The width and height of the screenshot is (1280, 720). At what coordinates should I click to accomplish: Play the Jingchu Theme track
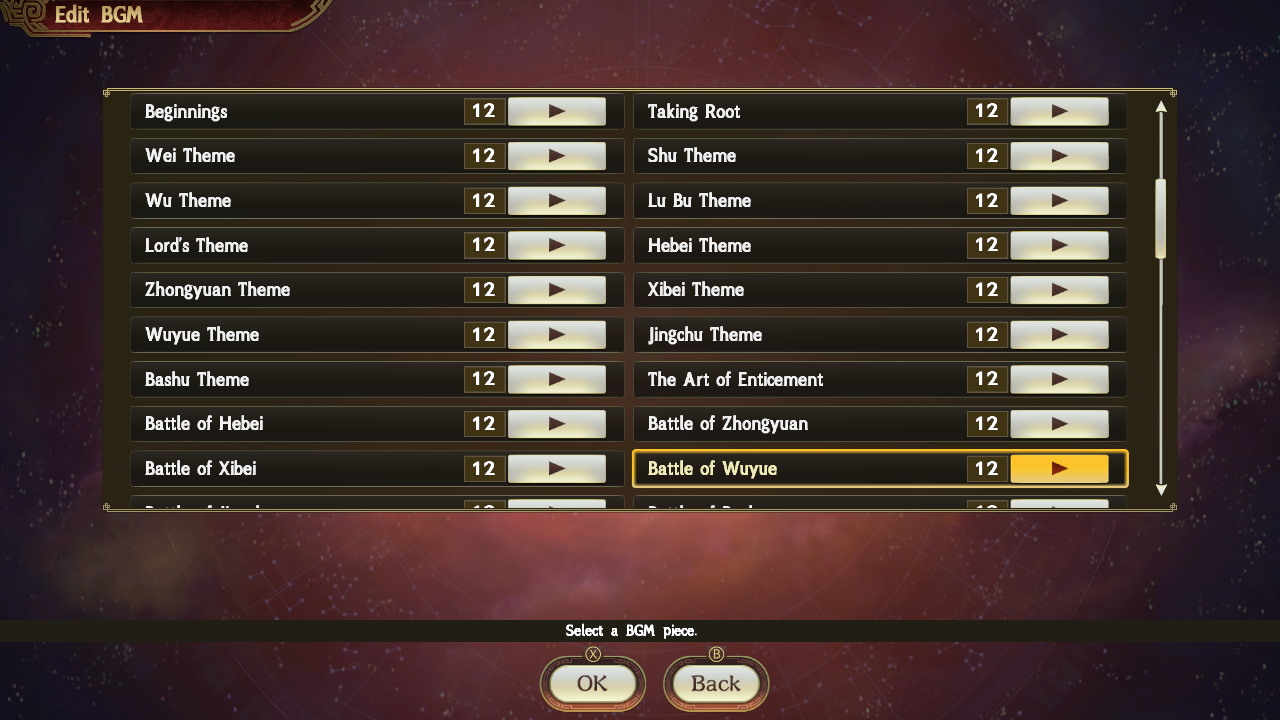click(x=1060, y=334)
